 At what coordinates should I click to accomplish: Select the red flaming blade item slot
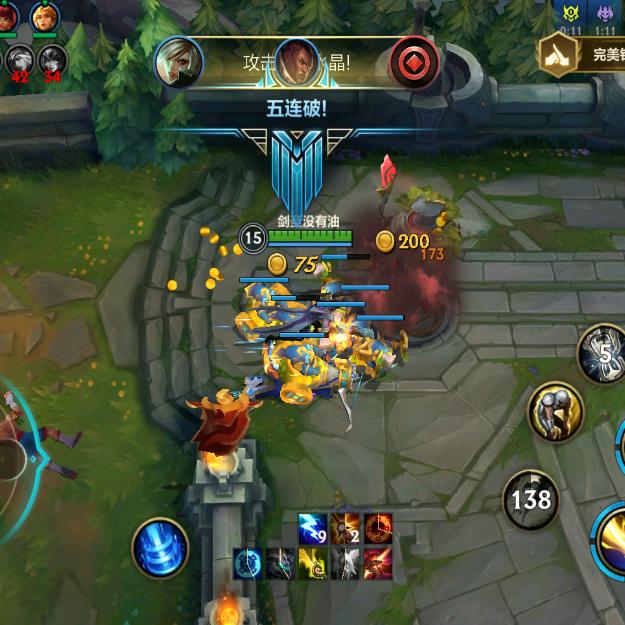377,564
